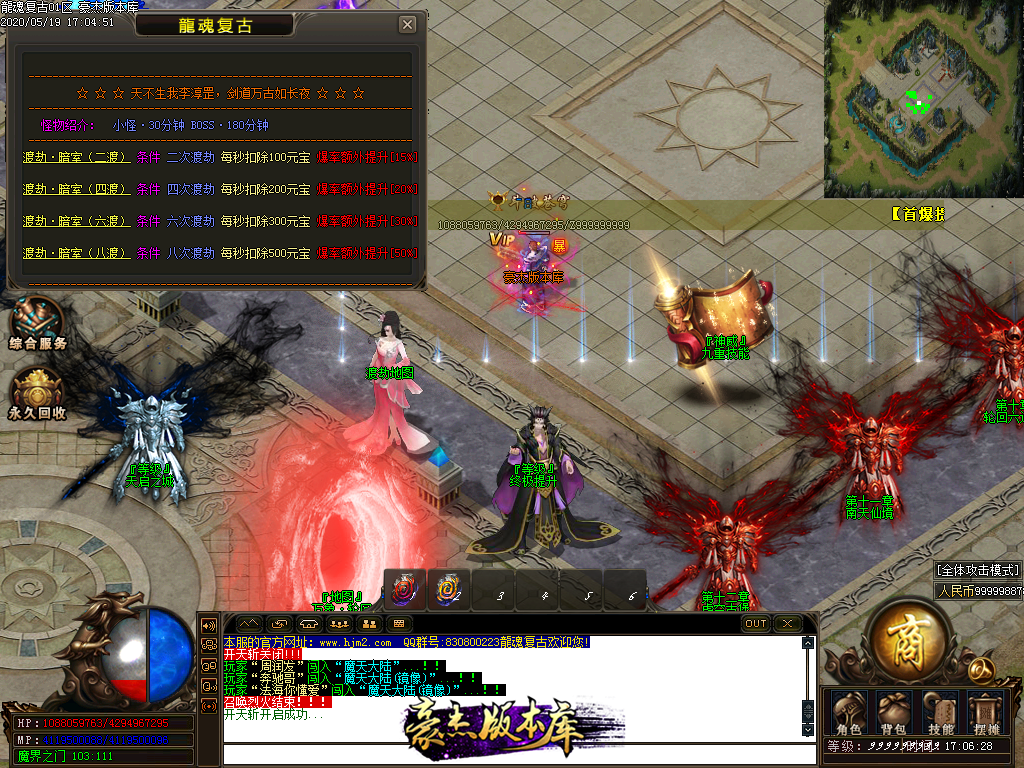The height and width of the screenshot is (768, 1024).
Task: Show the 技能 skills panel
Action: point(940,712)
